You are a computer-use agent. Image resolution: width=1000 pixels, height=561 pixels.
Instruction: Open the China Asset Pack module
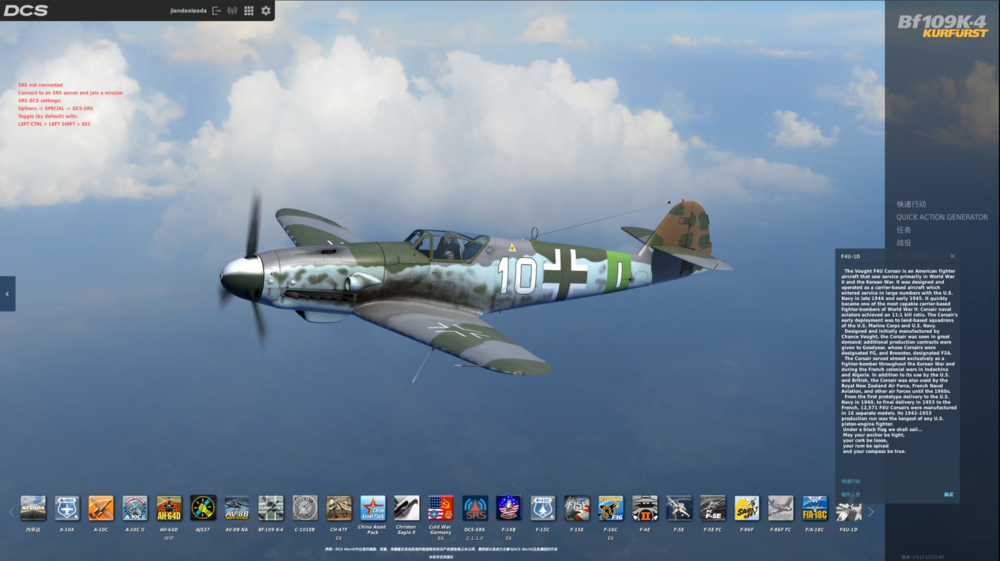373,508
